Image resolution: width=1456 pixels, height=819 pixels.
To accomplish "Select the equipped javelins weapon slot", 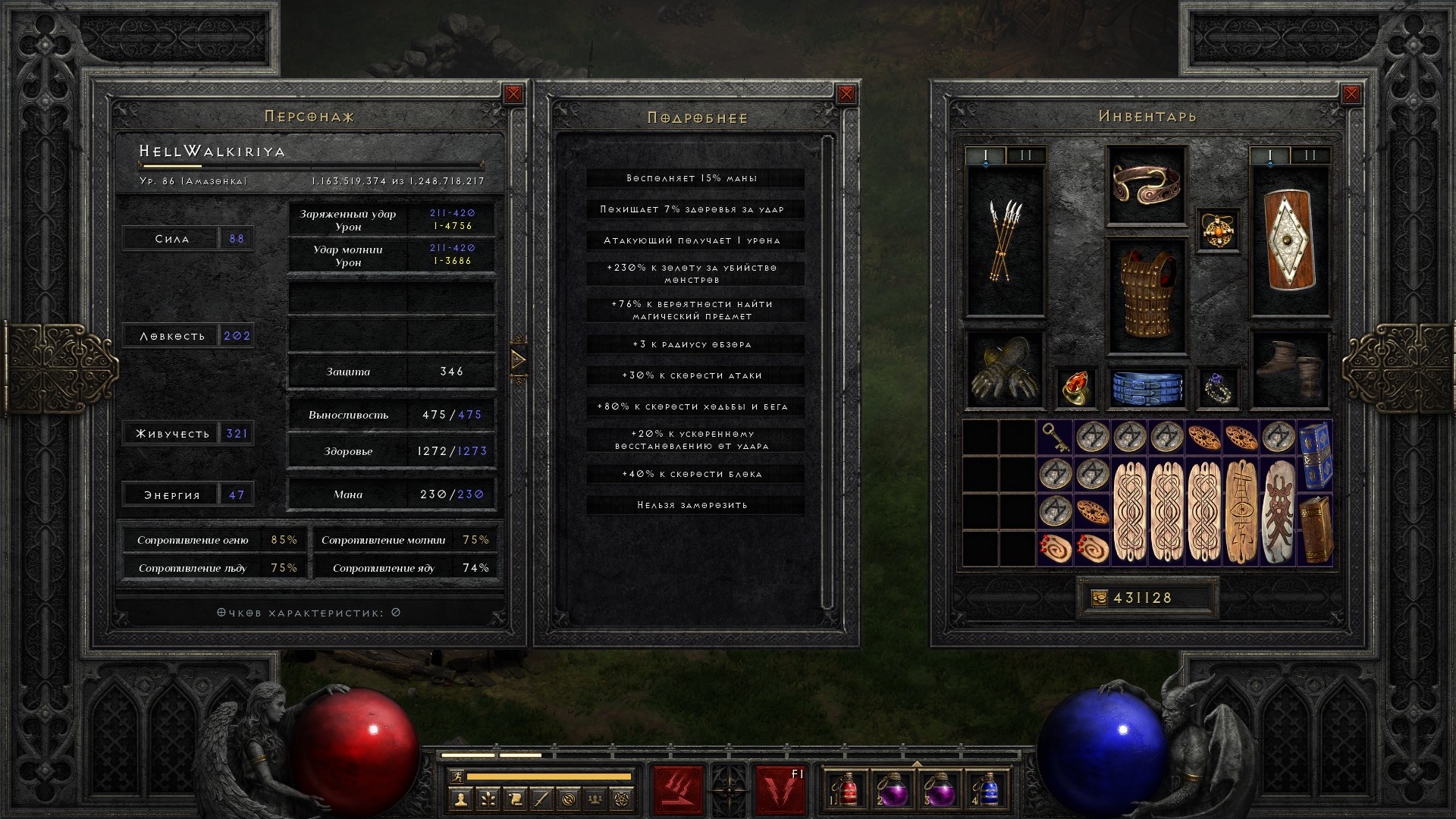I will click(x=1005, y=240).
